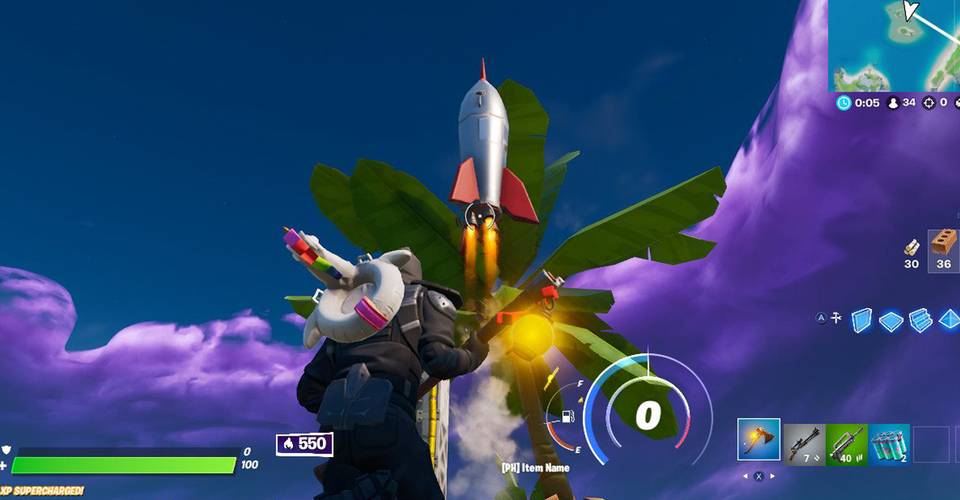960x500 pixels.
Task: Select the pickaxe slot in the hotbar
Action: point(759,441)
